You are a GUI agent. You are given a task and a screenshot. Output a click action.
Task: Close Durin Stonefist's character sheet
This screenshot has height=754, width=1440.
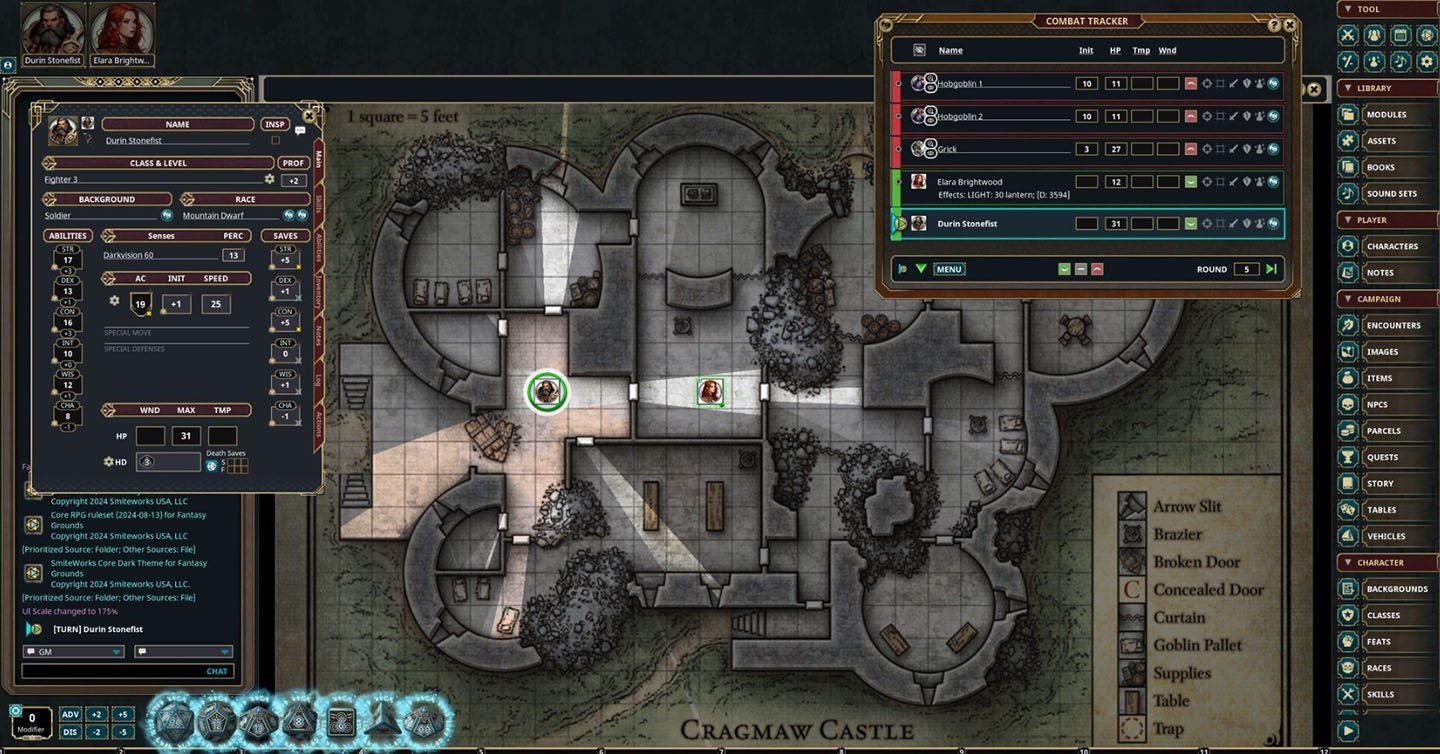309,116
